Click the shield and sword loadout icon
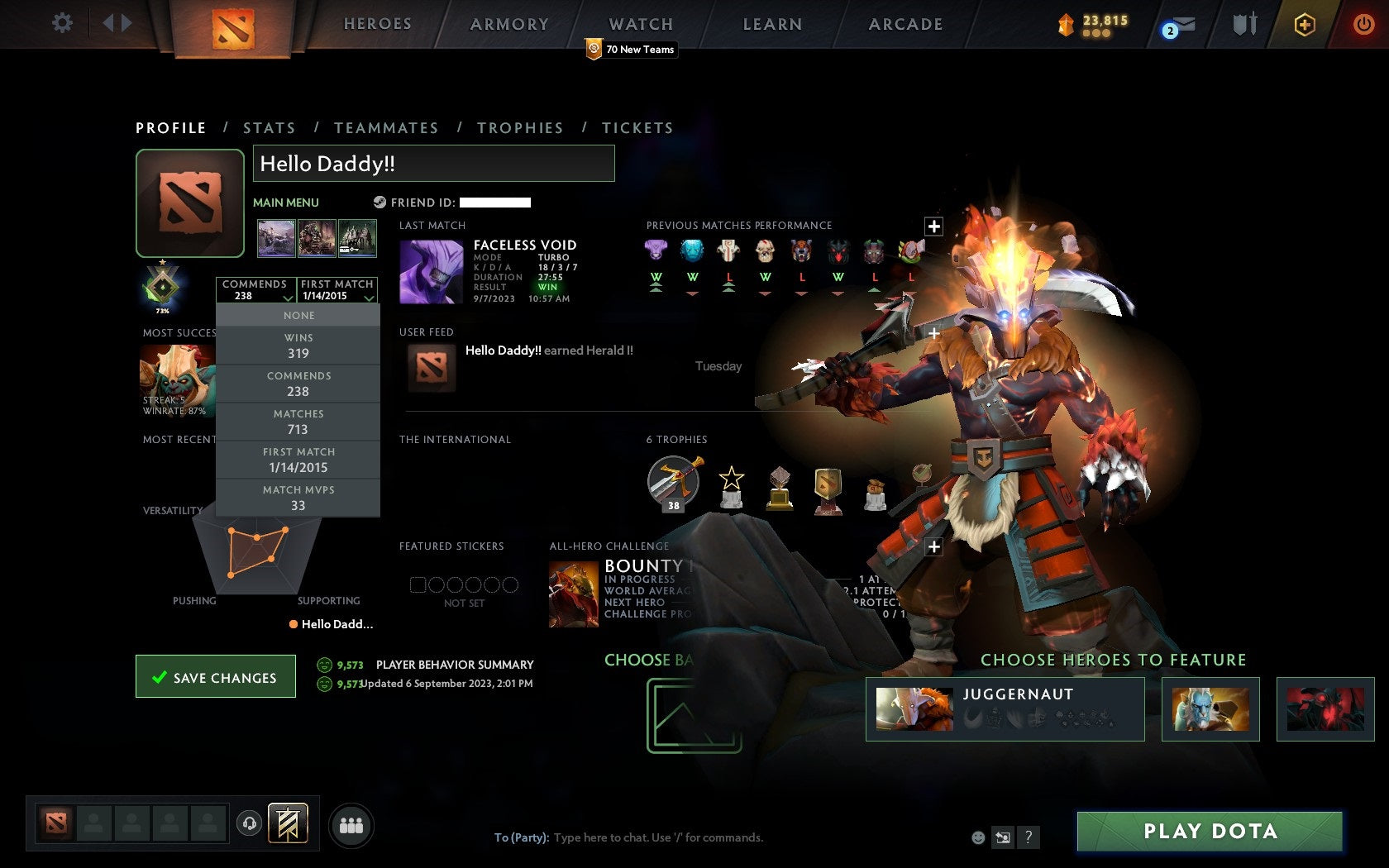 (x=1243, y=25)
